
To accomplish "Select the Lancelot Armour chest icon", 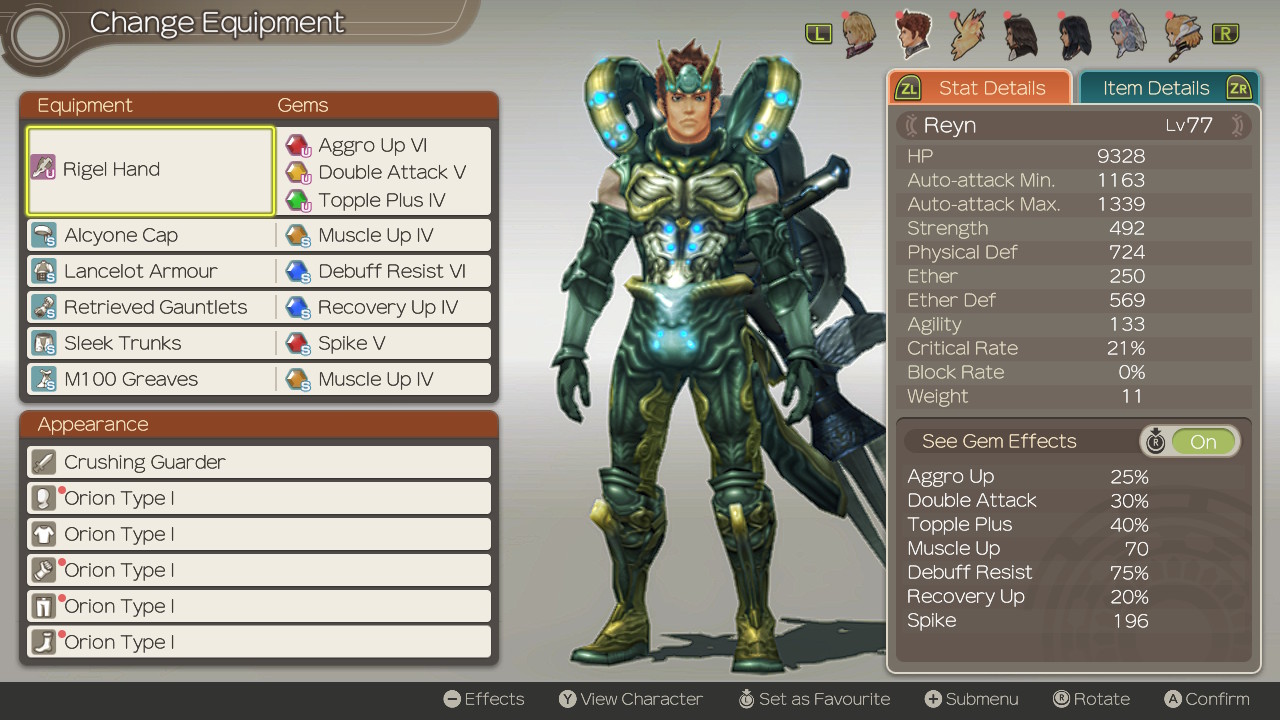I will (x=44, y=270).
